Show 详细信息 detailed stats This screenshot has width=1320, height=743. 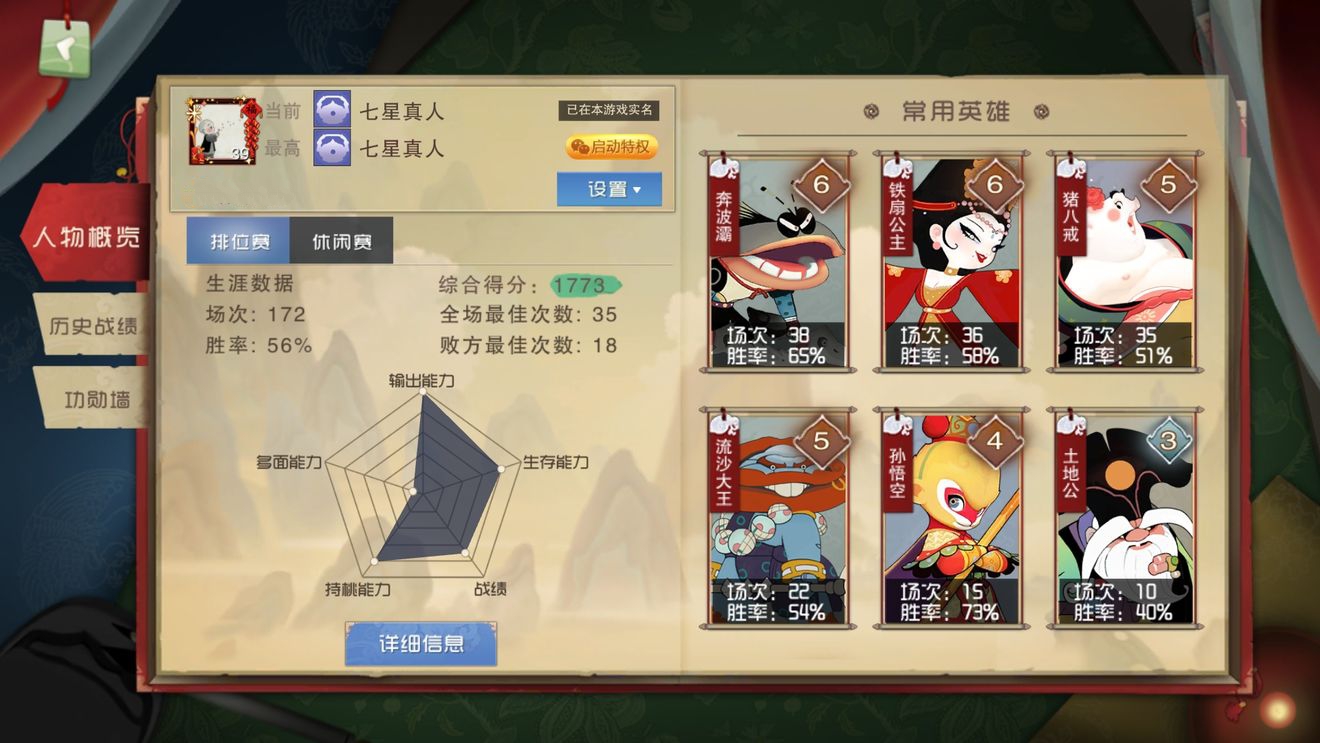(420, 643)
